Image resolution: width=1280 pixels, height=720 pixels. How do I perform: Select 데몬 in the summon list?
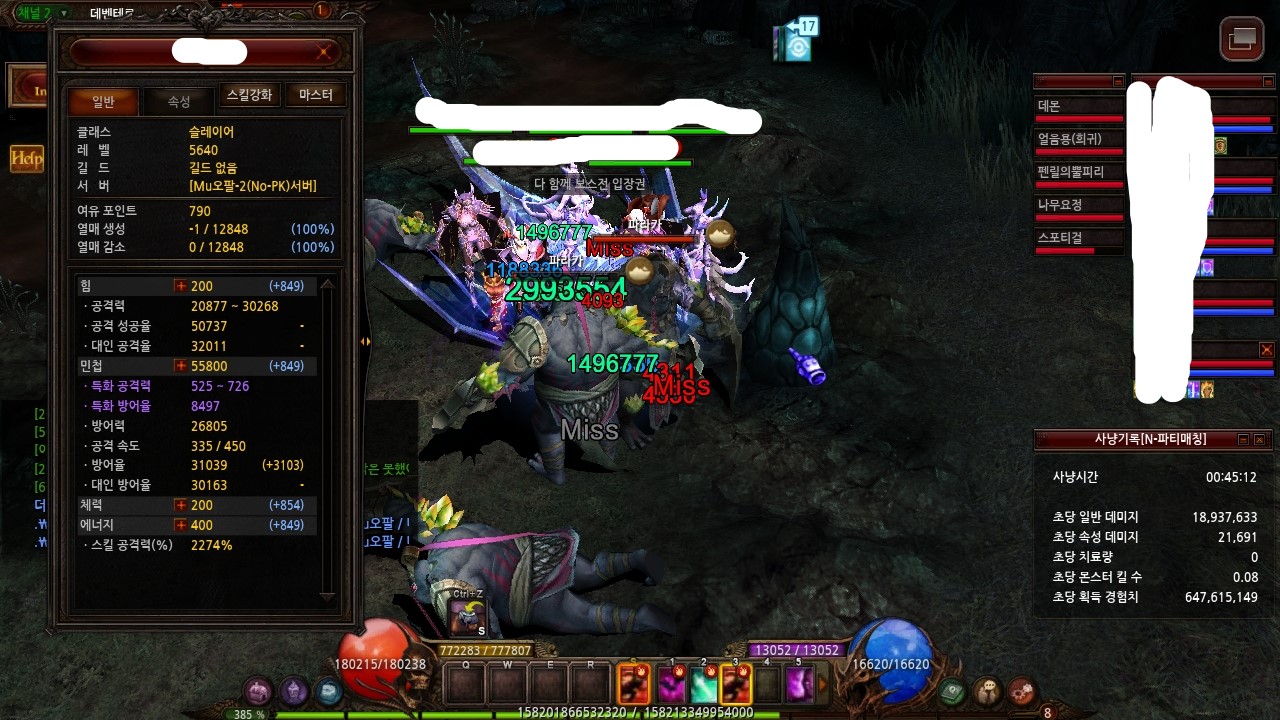click(x=1078, y=106)
